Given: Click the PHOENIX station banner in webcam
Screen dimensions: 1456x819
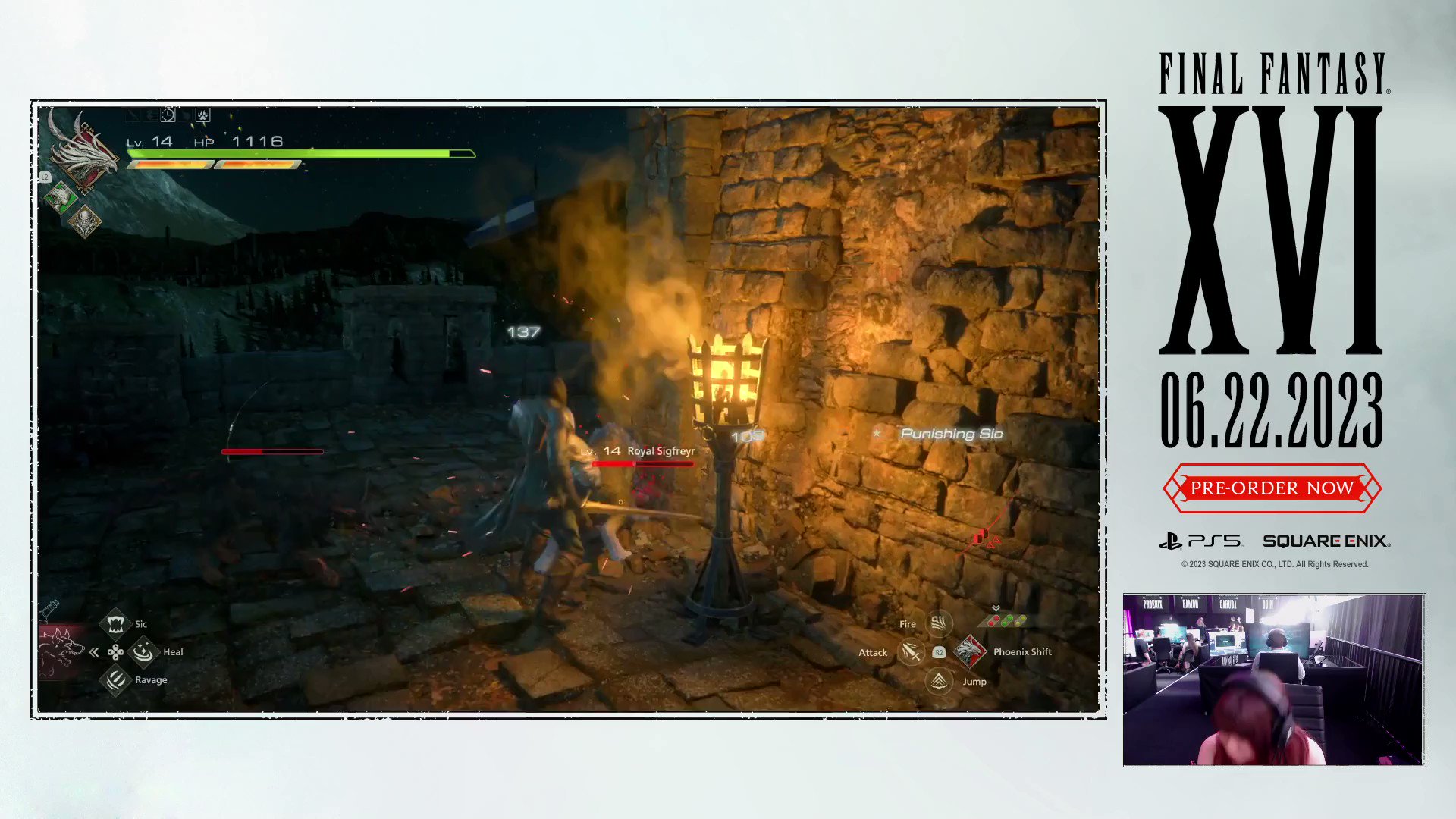Looking at the screenshot, I should tap(1153, 604).
